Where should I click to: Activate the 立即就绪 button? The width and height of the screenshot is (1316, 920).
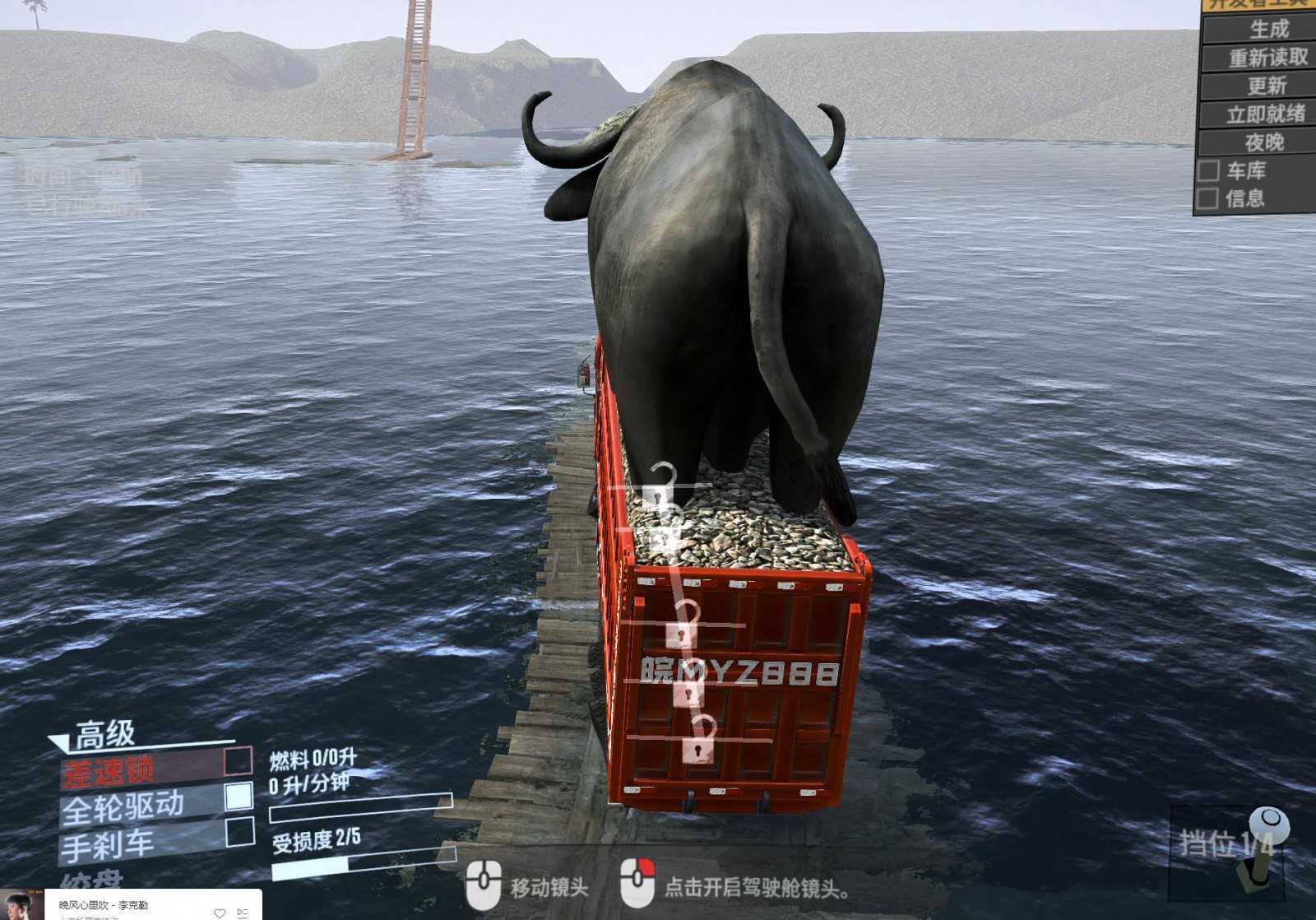[x=1266, y=114]
